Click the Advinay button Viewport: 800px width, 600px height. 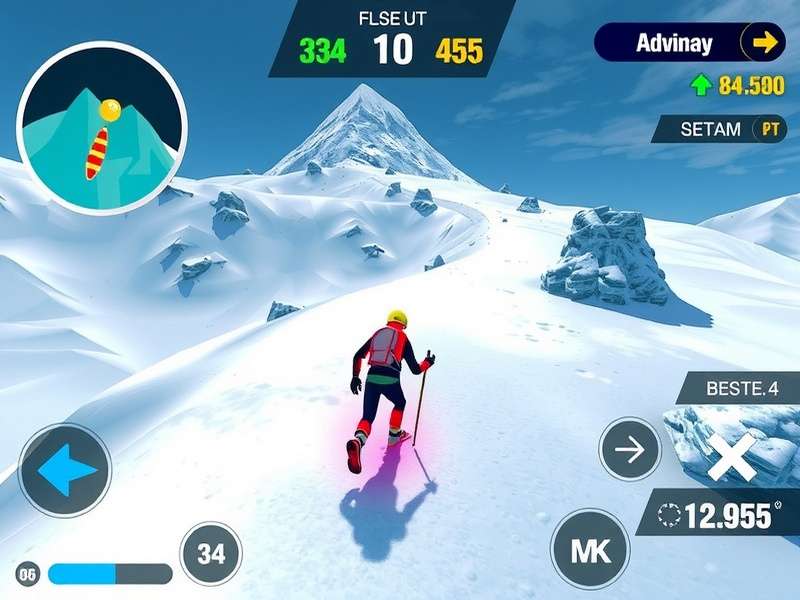point(675,43)
